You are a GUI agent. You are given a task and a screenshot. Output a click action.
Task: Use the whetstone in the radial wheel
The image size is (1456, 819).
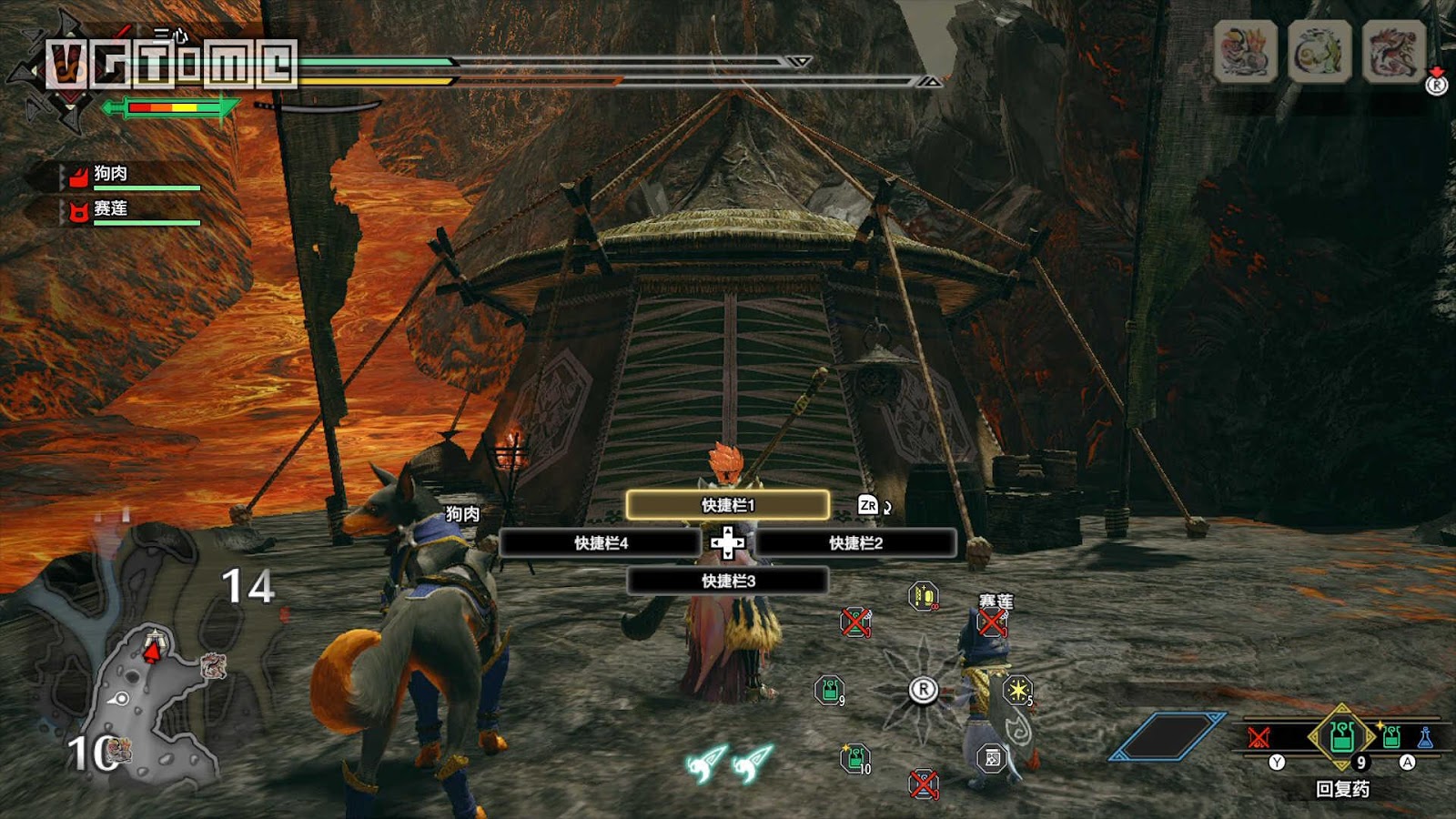coord(923,596)
